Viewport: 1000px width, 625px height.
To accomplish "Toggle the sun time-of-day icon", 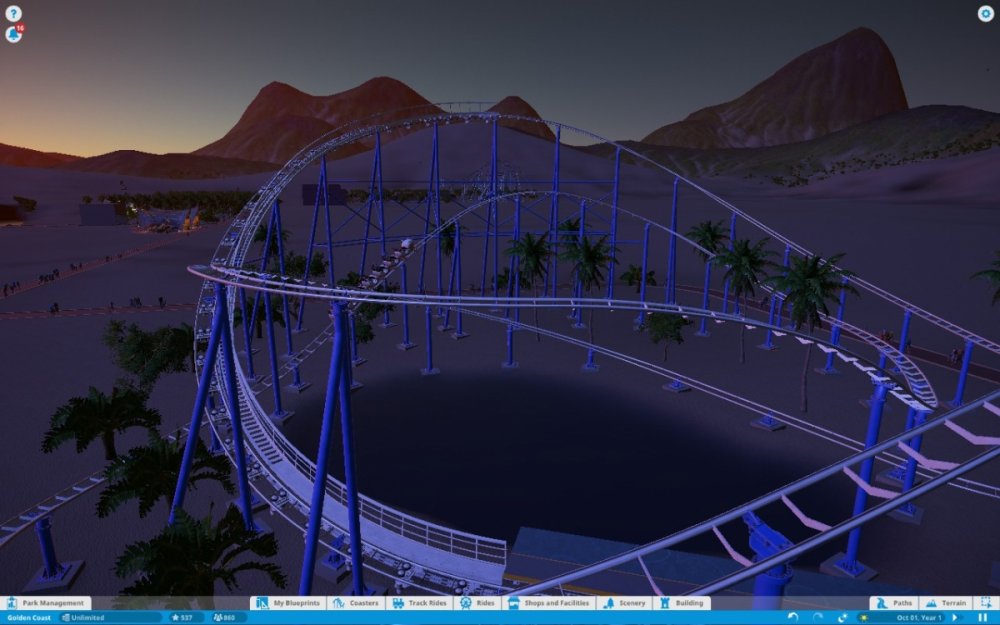I will point(863,617).
